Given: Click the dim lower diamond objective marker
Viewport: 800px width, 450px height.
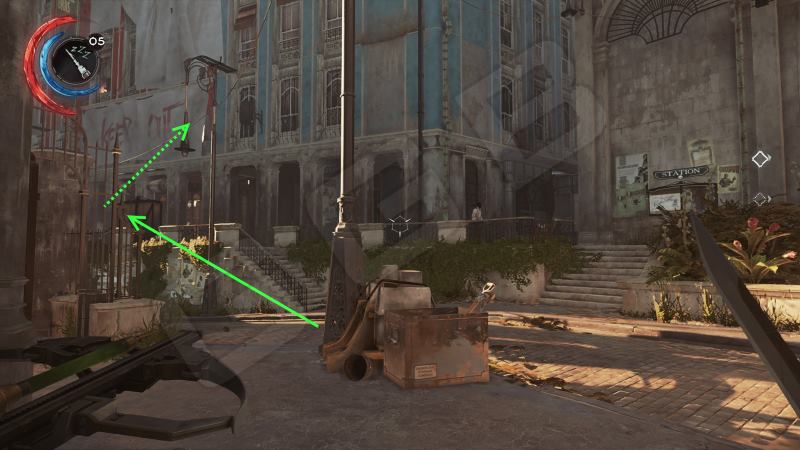Looking at the screenshot, I should pyautogui.click(x=760, y=199).
